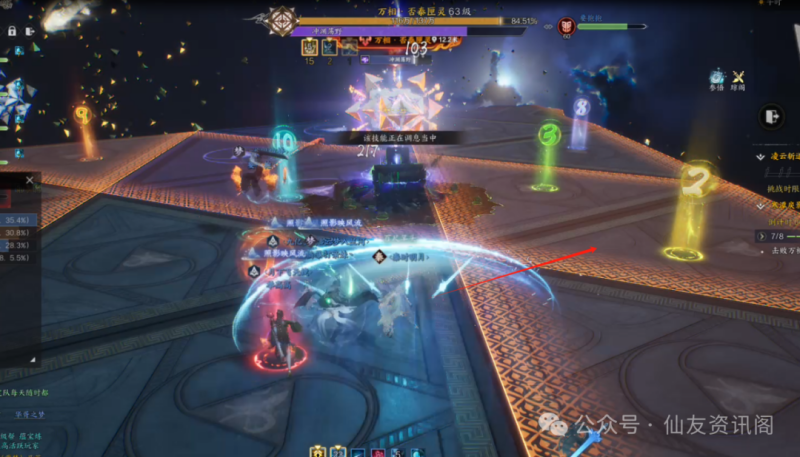This screenshot has height=457, width=800.
Task: Toggle the lock icon in the top left
Action: pos(12,31)
